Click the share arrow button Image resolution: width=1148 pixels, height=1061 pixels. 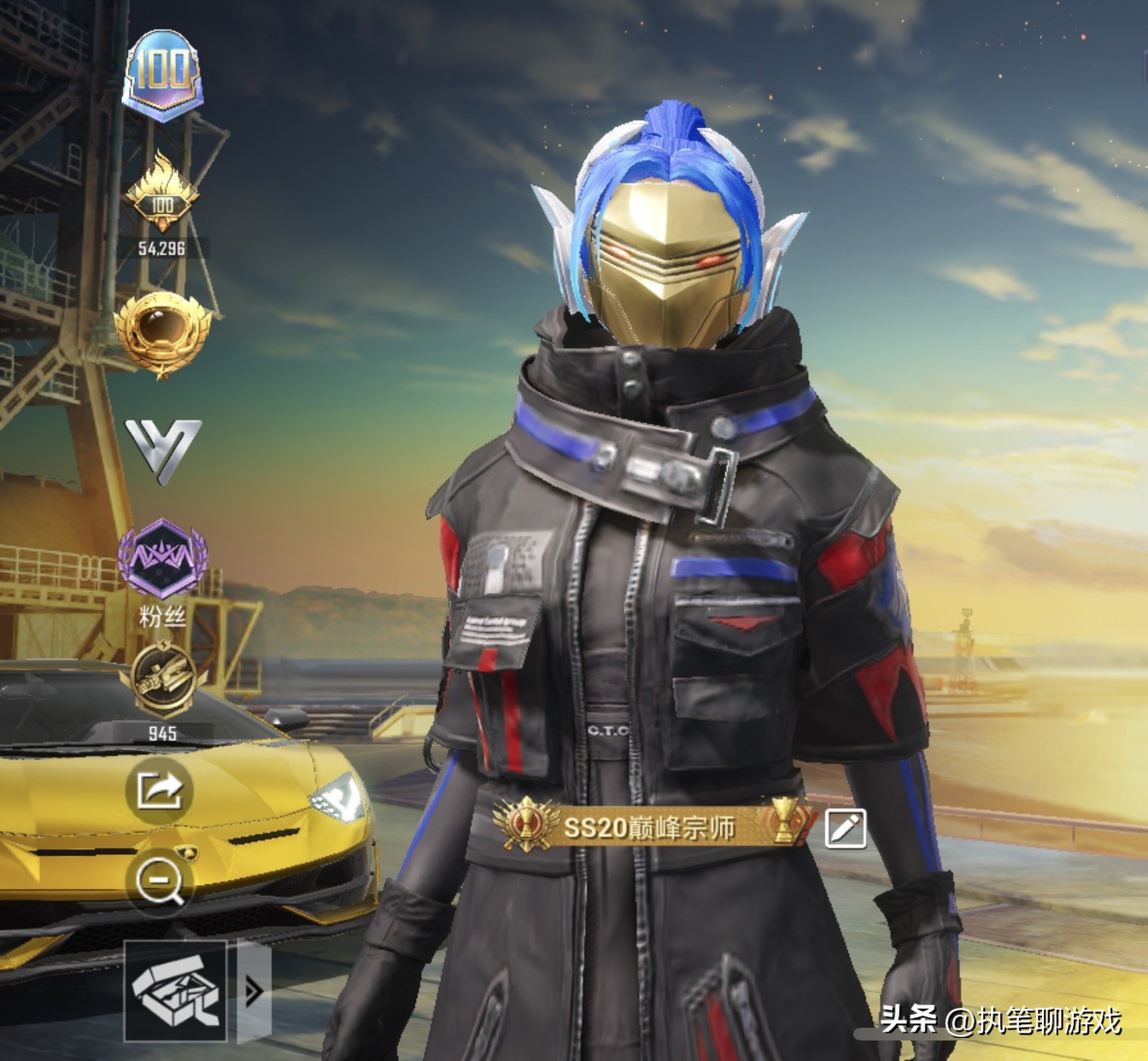point(160,790)
